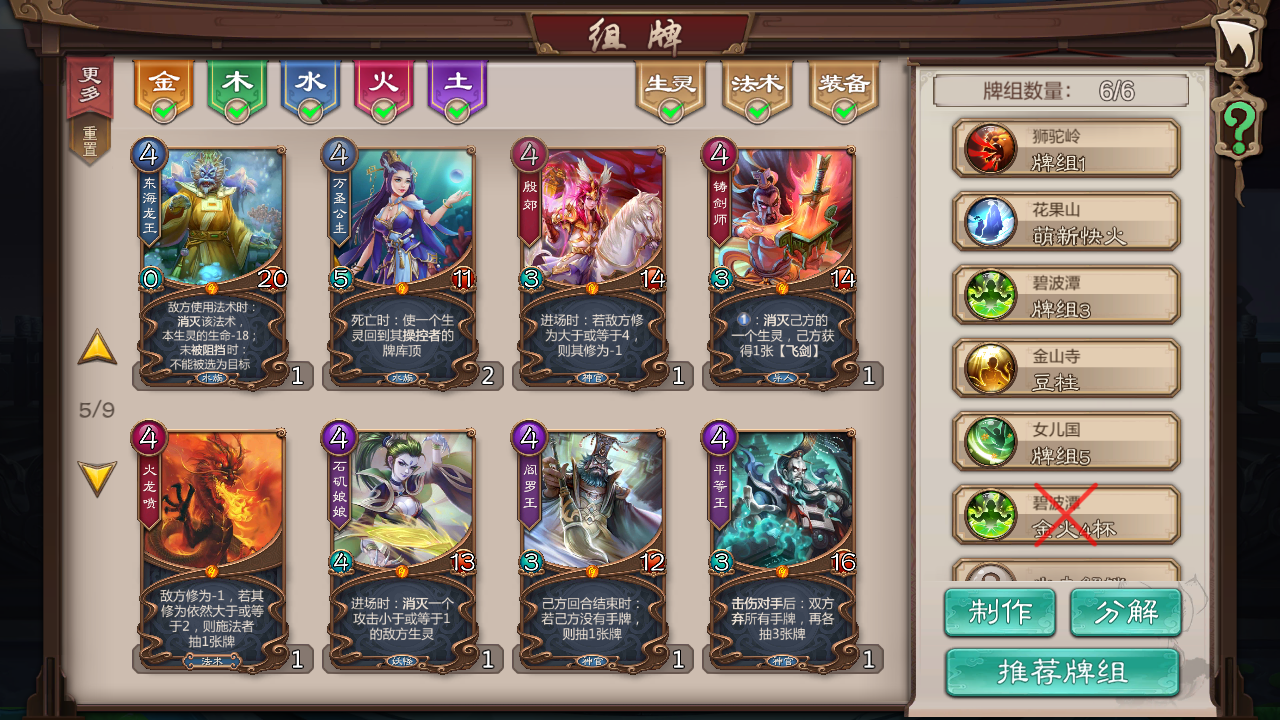Image resolution: width=1280 pixels, height=720 pixels.
Task: Switch to the 法术 spells tab
Action: pyautogui.click(x=757, y=83)
